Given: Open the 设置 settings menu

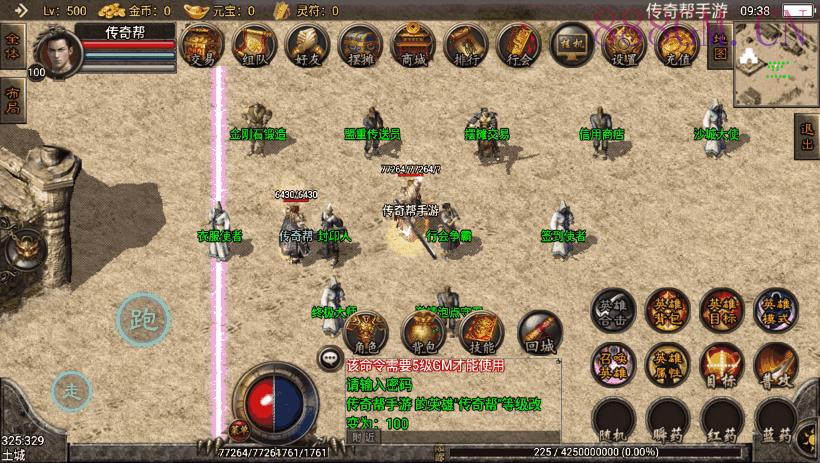Looking at the screenshot, I should pos(624,46).
